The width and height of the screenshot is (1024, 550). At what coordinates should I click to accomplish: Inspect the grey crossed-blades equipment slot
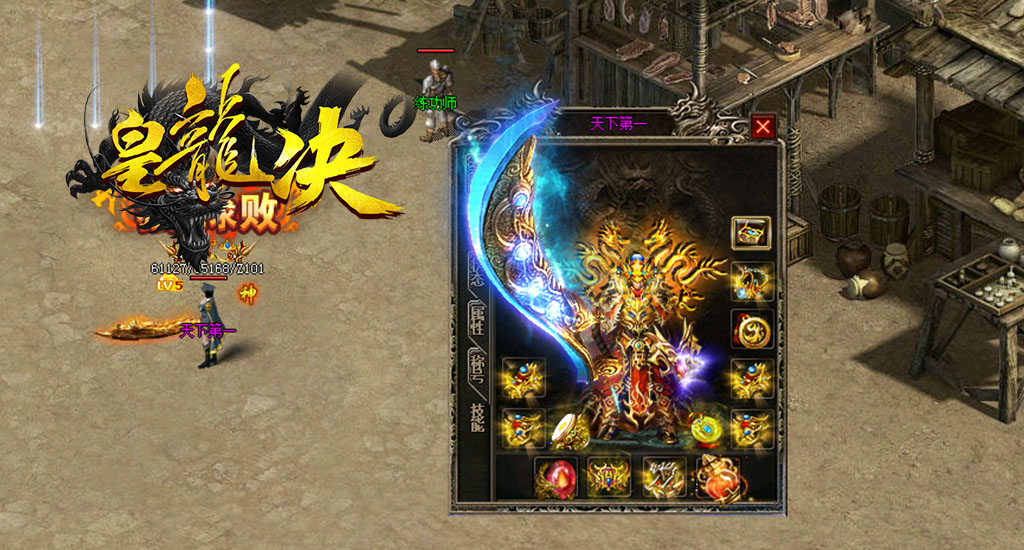664,477
